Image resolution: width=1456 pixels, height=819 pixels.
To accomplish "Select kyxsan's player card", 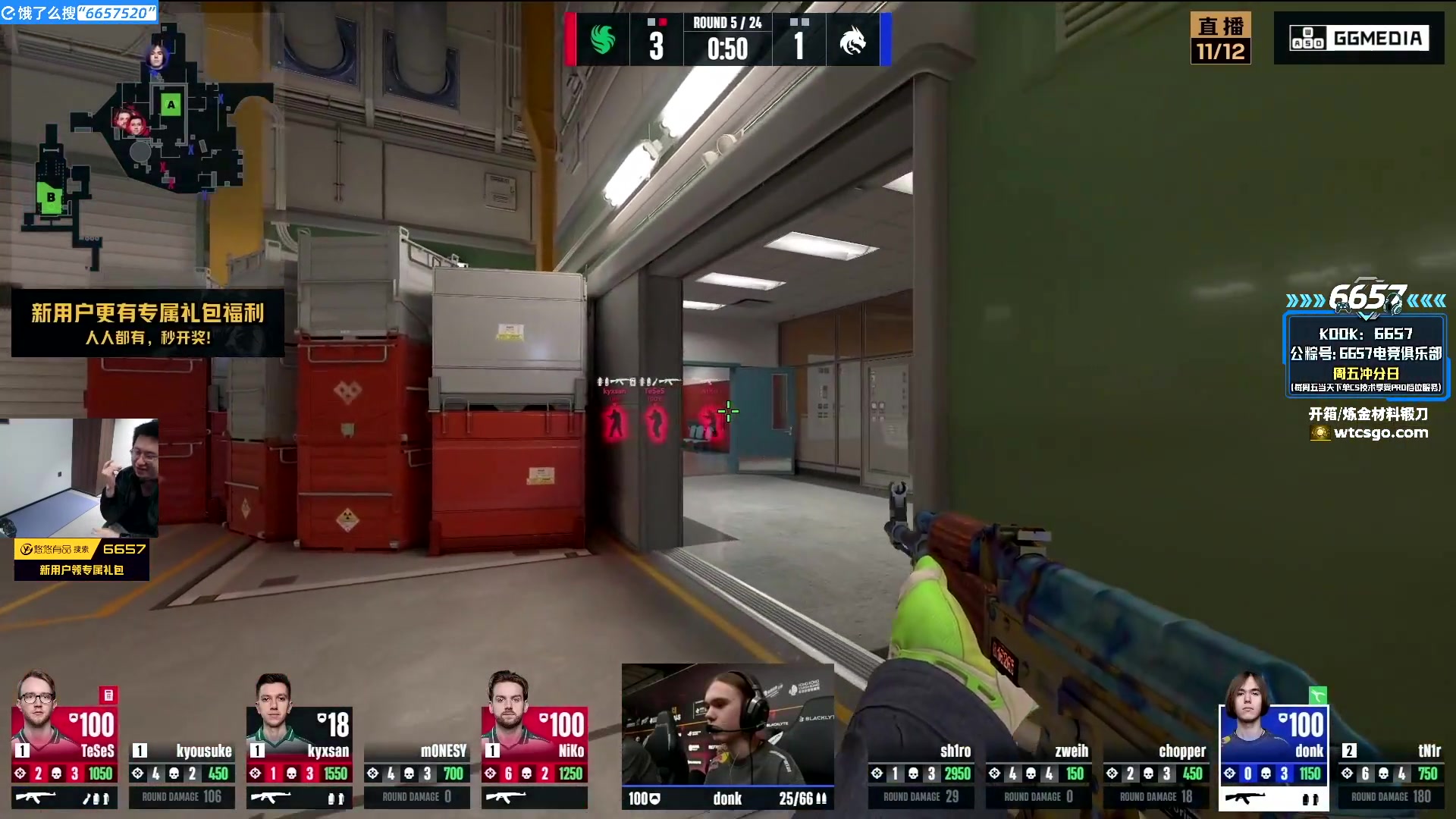I will click(x=299, y=739).
